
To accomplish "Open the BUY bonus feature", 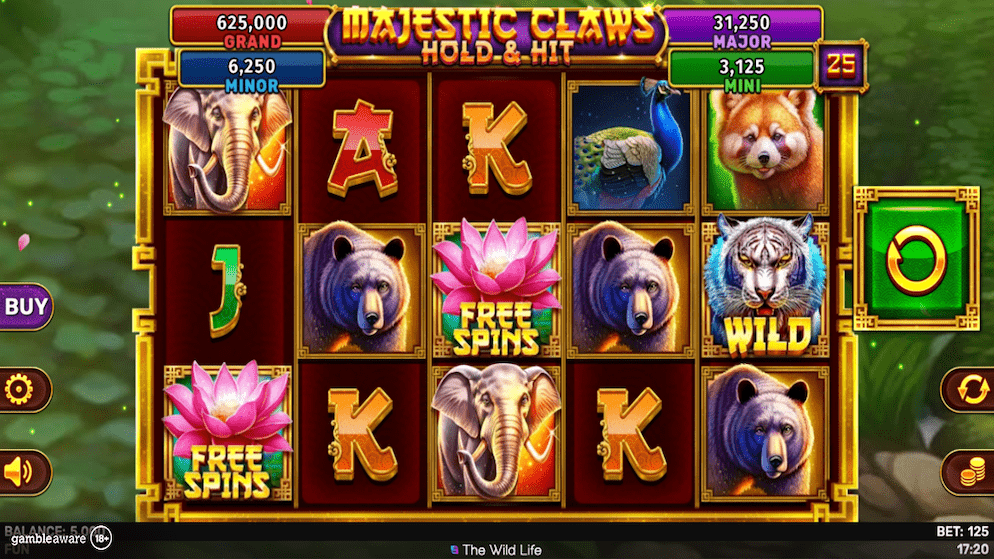I will (23, 306).
